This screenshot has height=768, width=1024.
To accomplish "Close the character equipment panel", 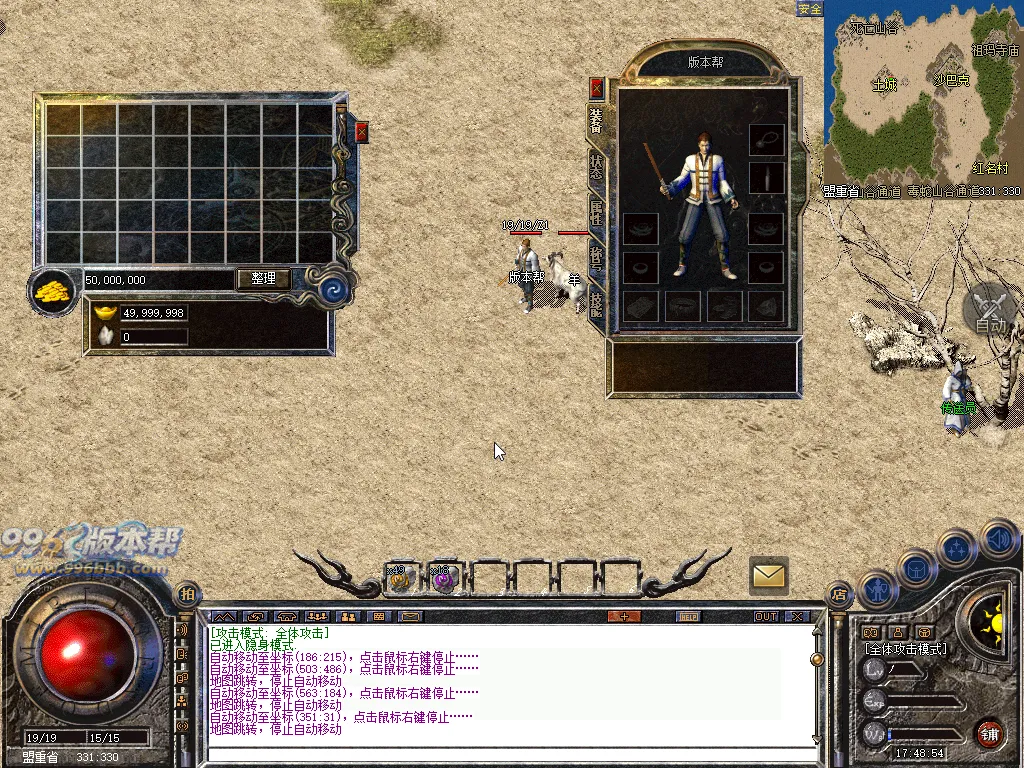I will (x=597, y=88).
